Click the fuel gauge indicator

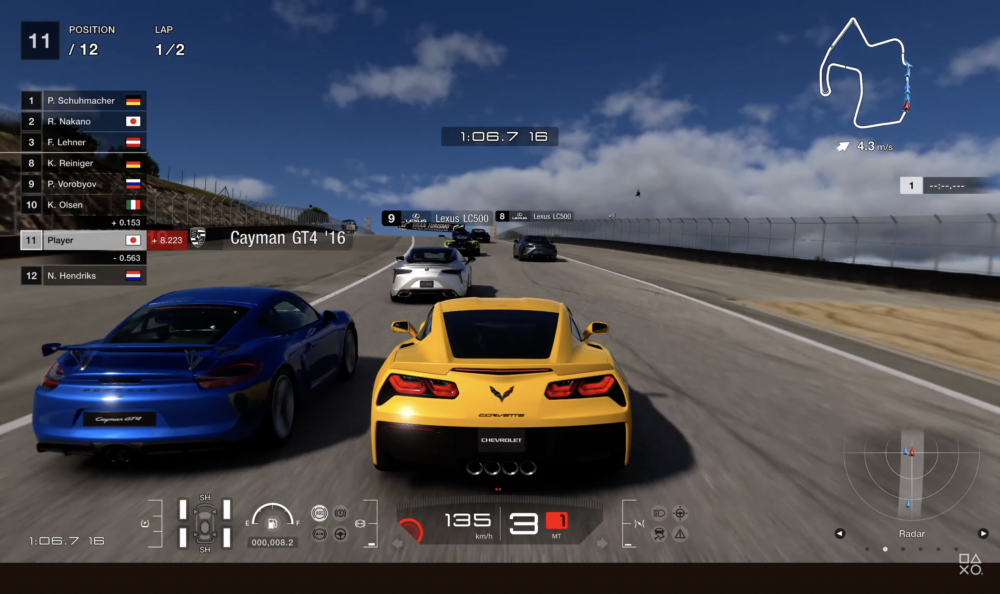click(x=272, y=520)
